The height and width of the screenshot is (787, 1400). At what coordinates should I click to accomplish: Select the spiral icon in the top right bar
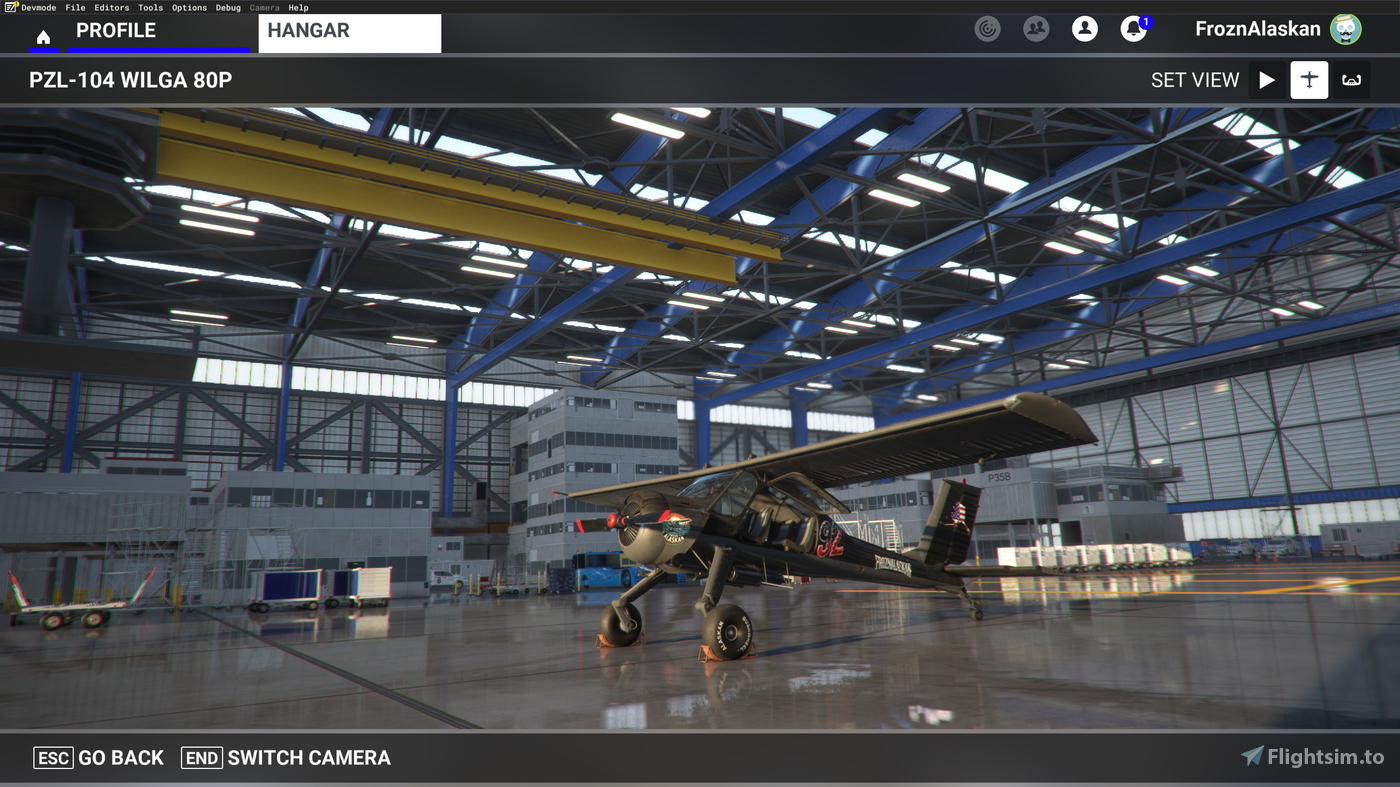(987, 29)
